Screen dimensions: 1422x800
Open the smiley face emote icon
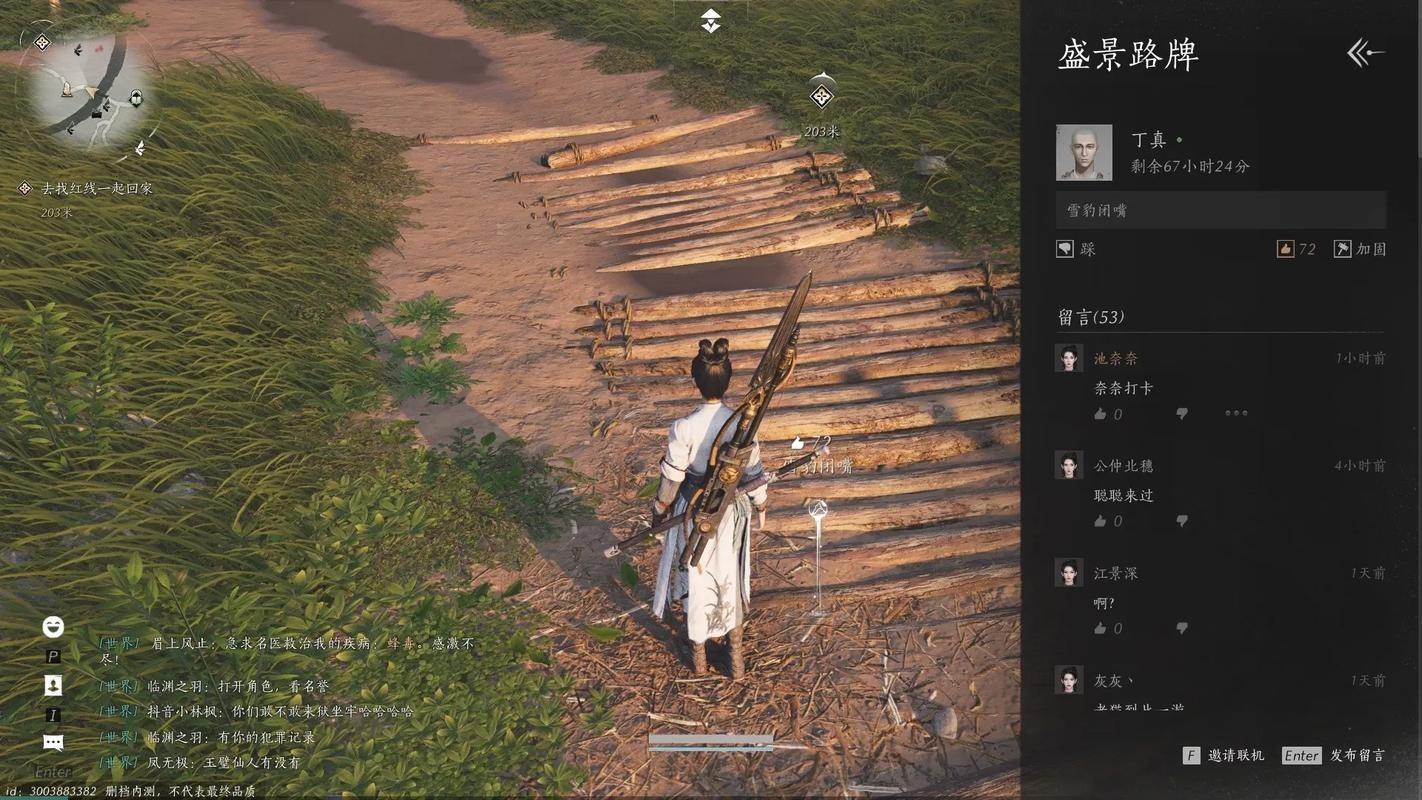pos(53,627)
